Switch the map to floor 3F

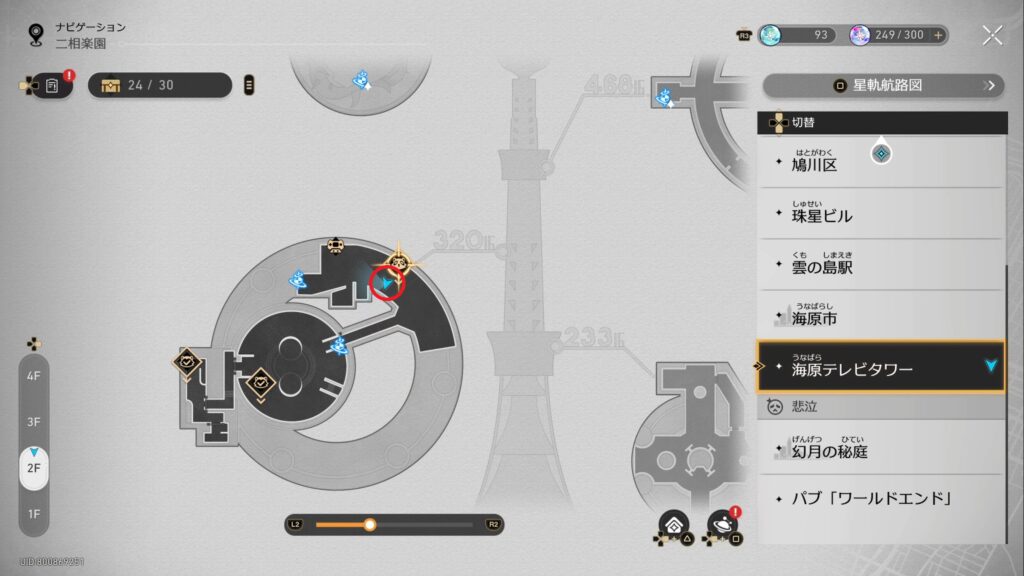point(34,422)
